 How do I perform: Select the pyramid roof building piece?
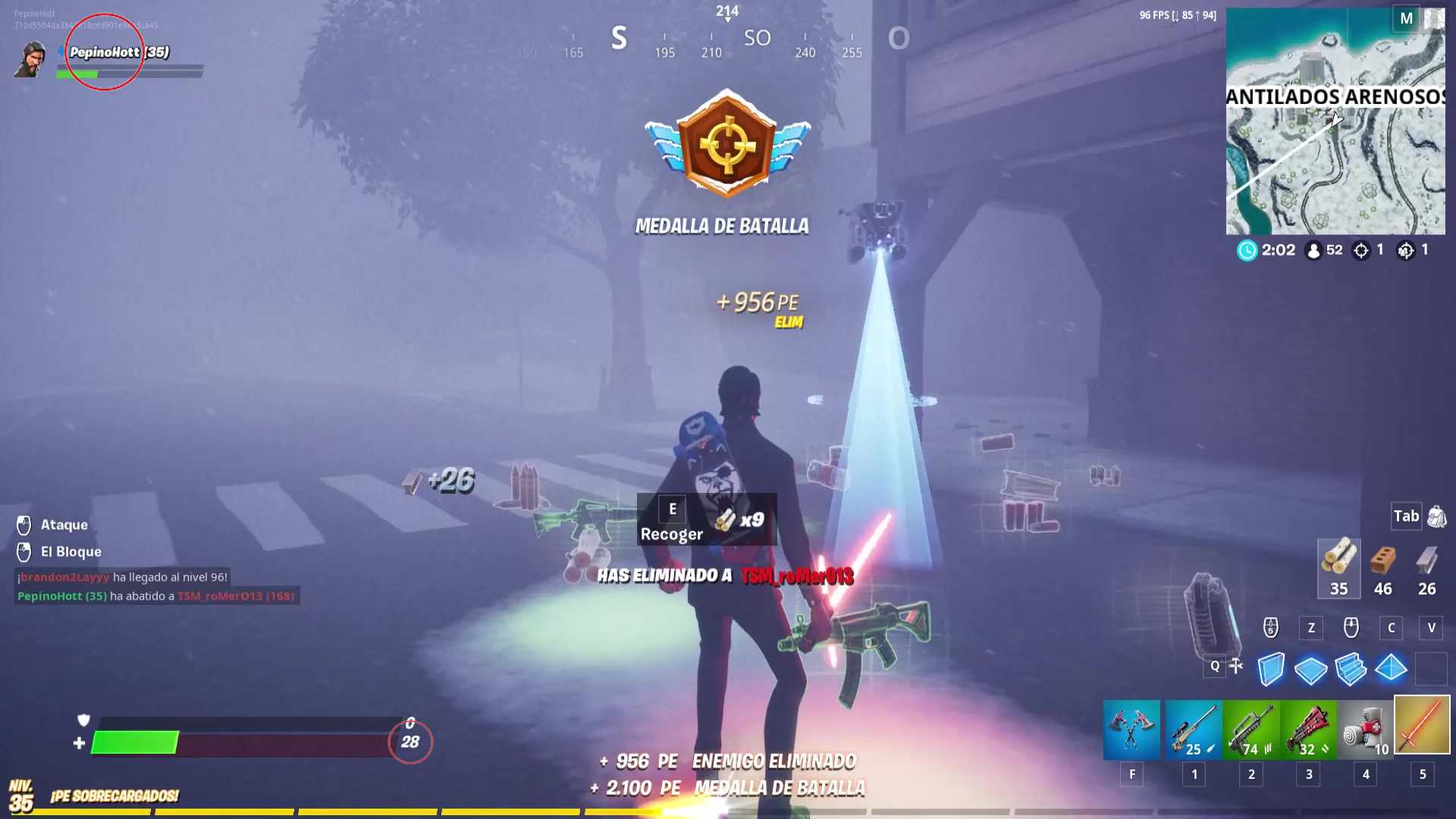point(1391,669)
